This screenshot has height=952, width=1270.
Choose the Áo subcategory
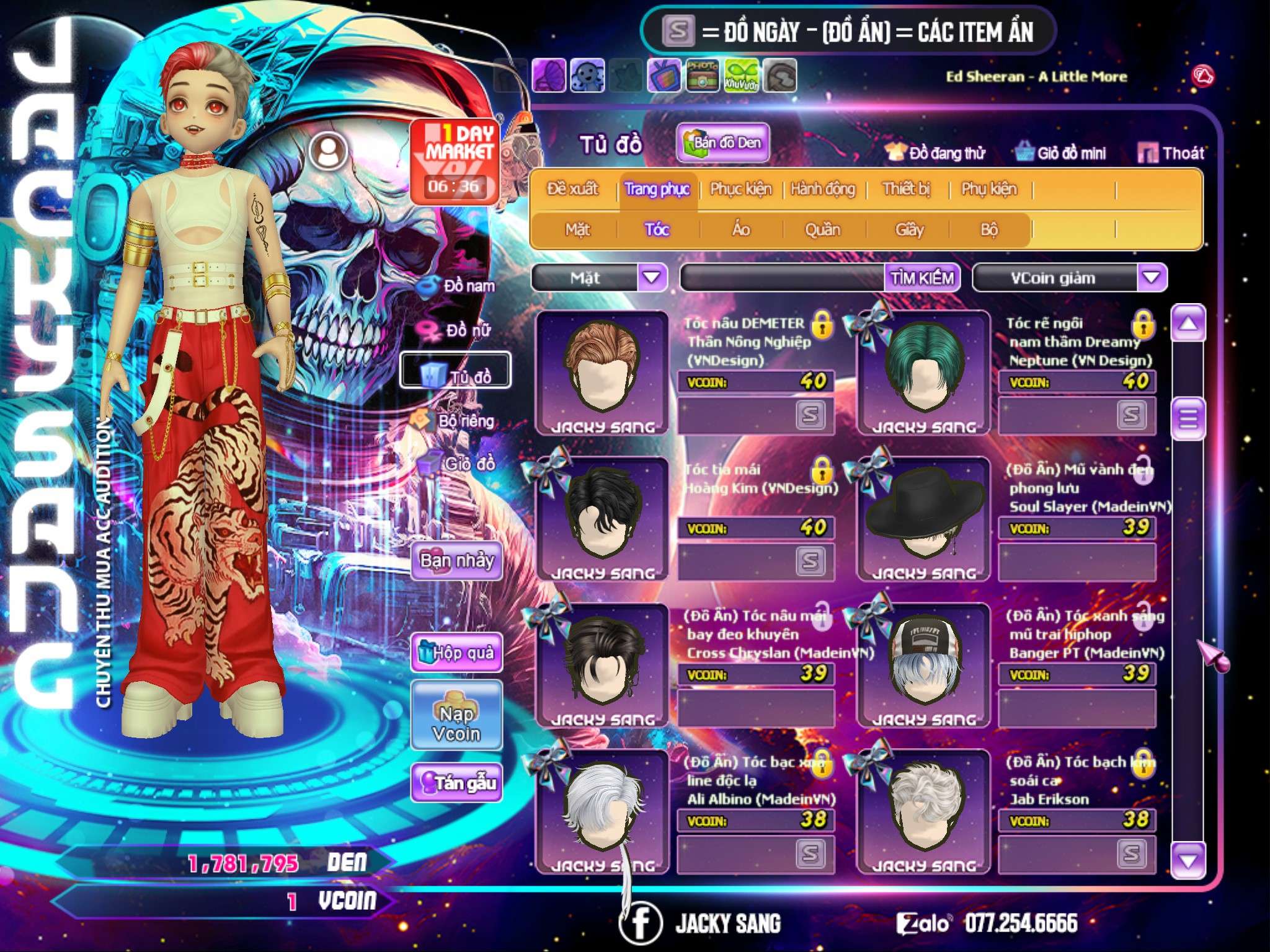740,229
